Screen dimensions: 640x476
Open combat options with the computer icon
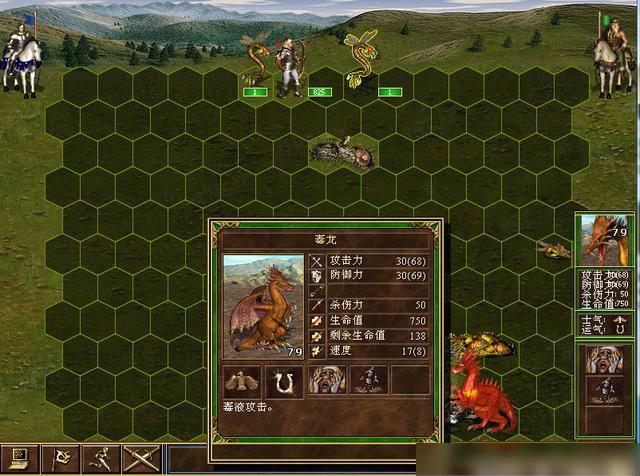18,459
